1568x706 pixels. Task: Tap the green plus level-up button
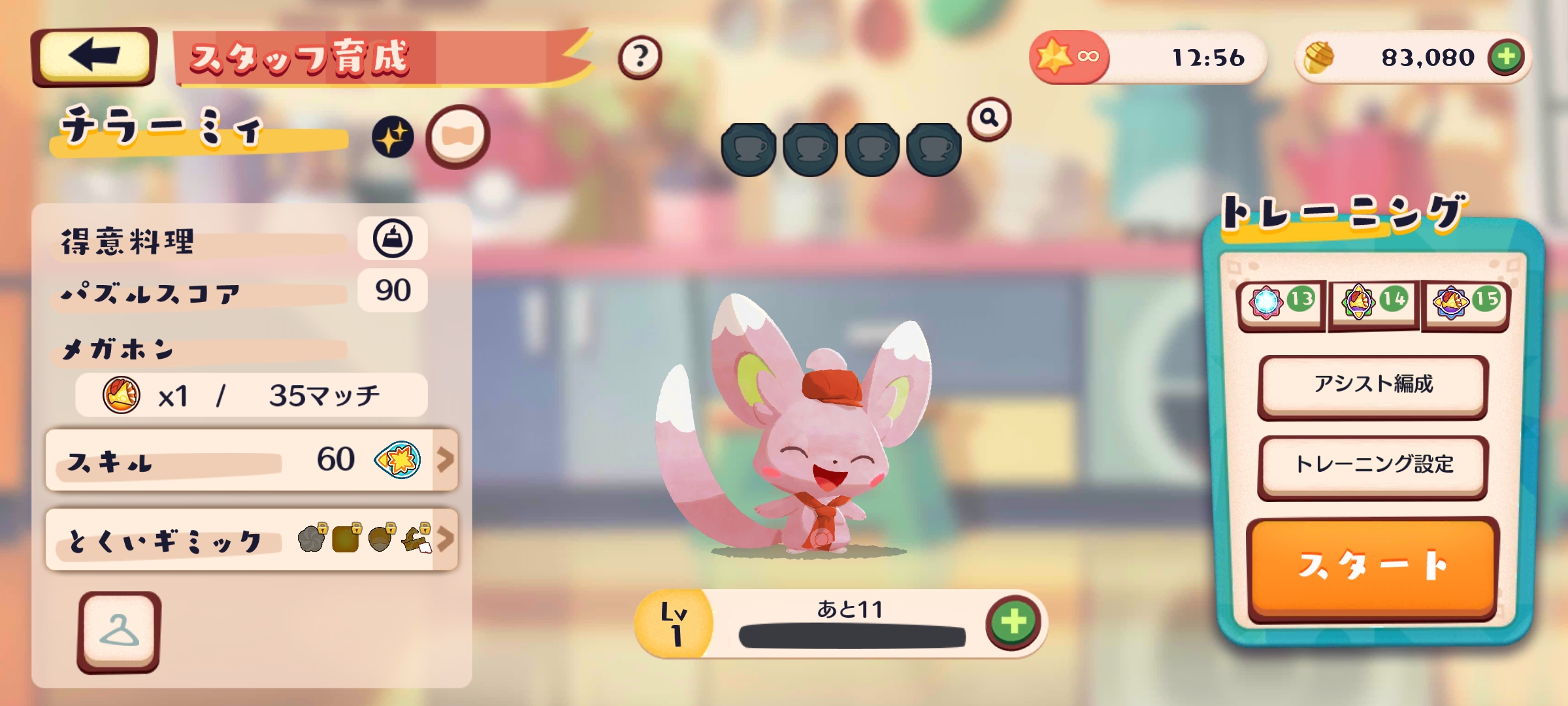coord(1013,622)
